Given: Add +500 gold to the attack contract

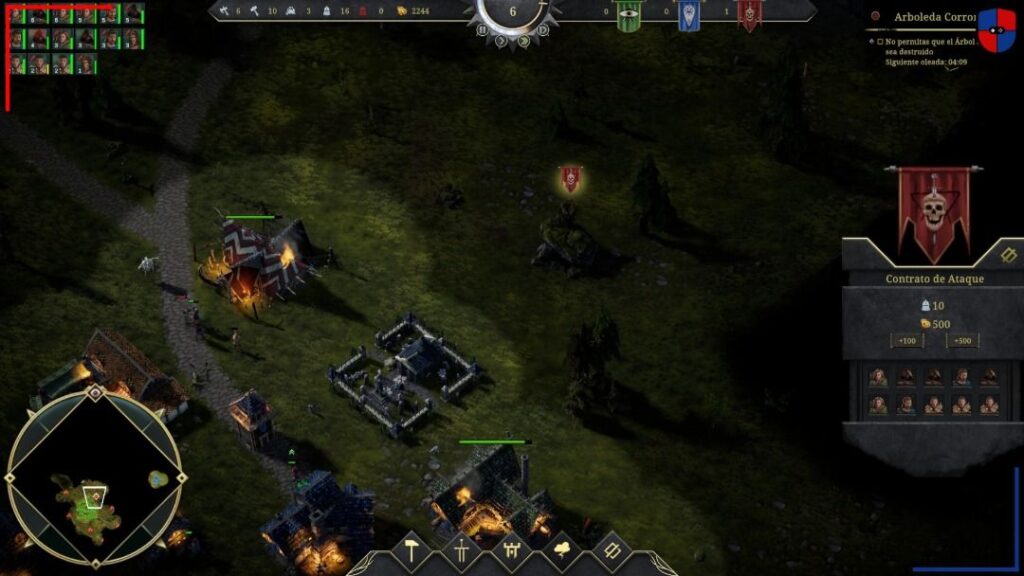Looking at the screenshot, I should [962, 340].
